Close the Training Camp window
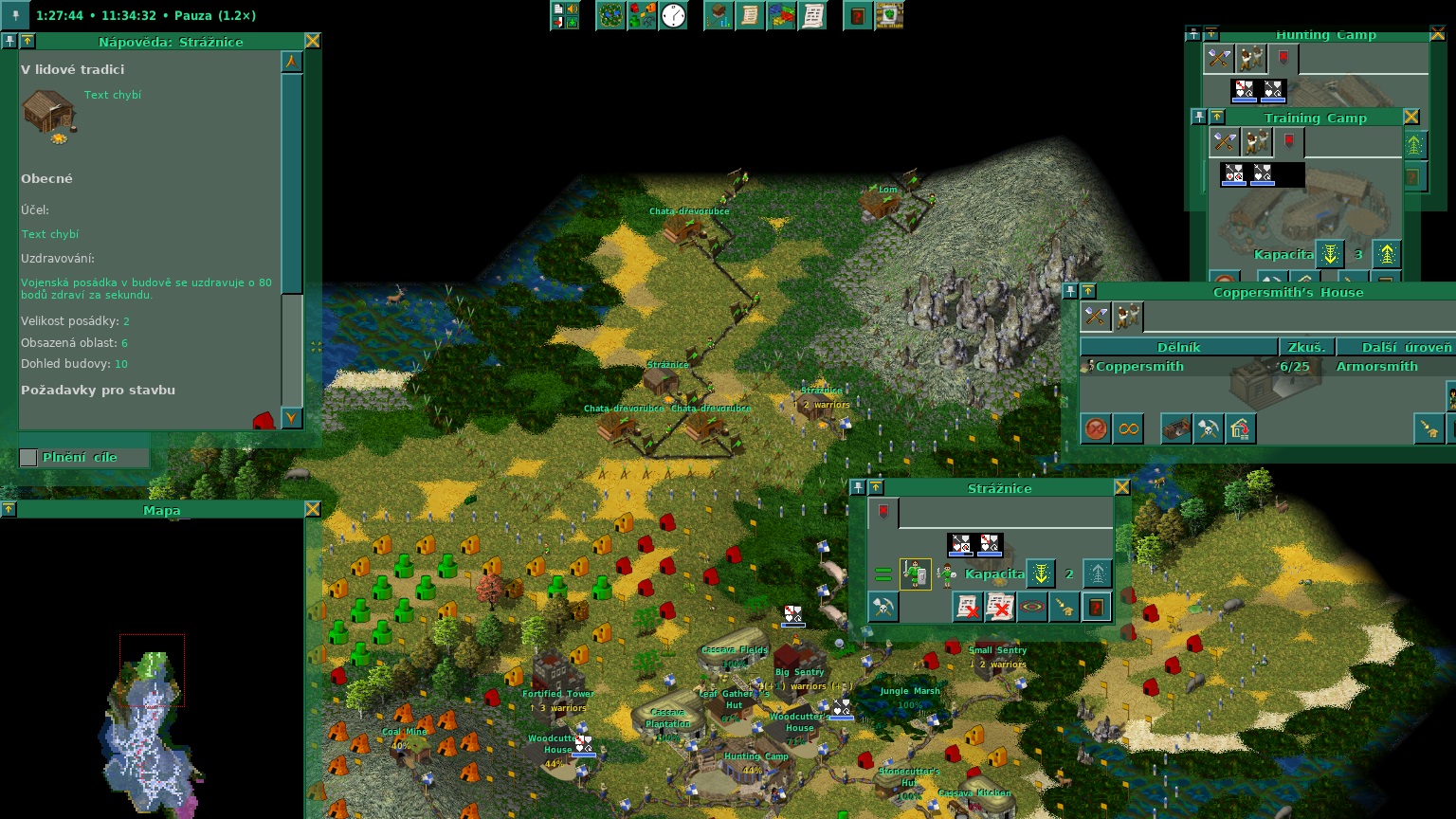The height and width of the screenshot is (819, 1456). (x=1410, y=117)
